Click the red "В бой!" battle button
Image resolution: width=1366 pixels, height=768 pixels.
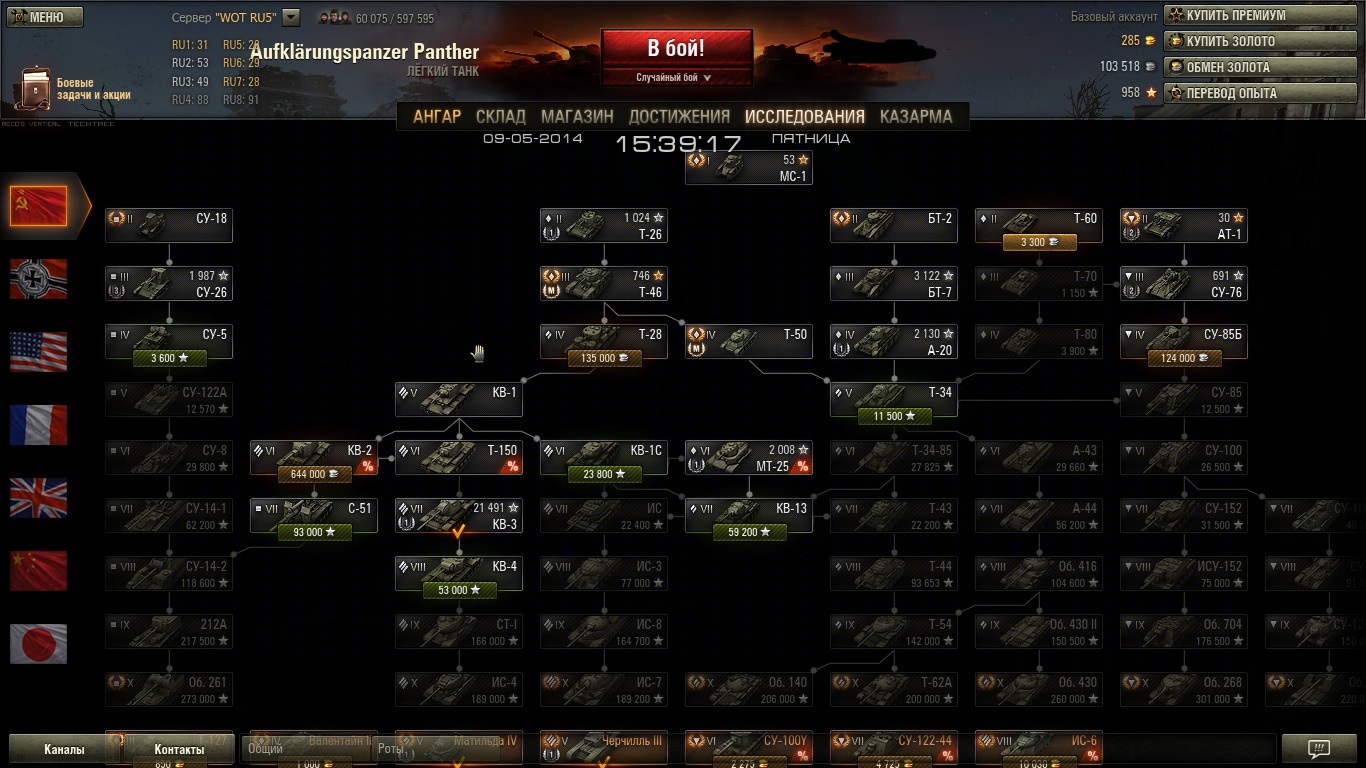[x=676, y=48]
